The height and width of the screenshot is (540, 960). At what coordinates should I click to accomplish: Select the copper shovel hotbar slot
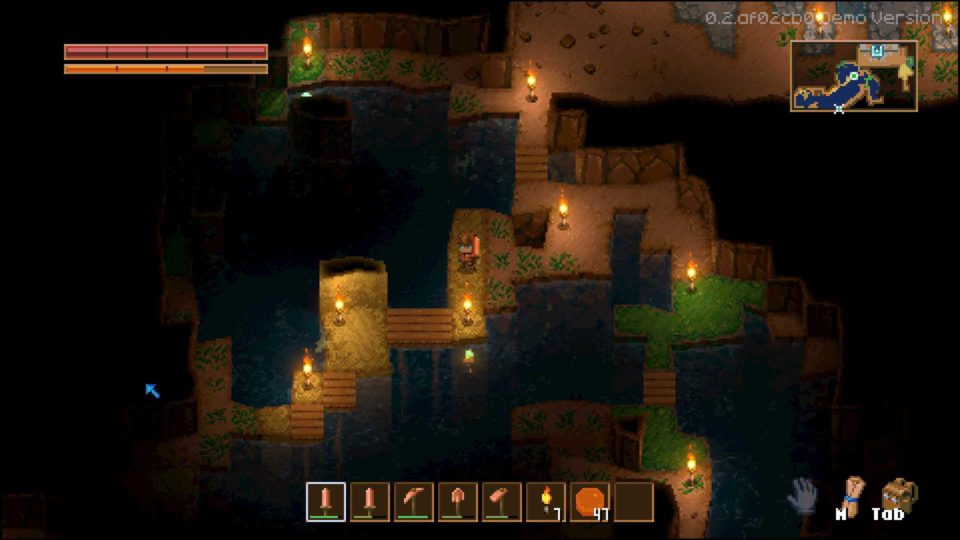[458, 501]
